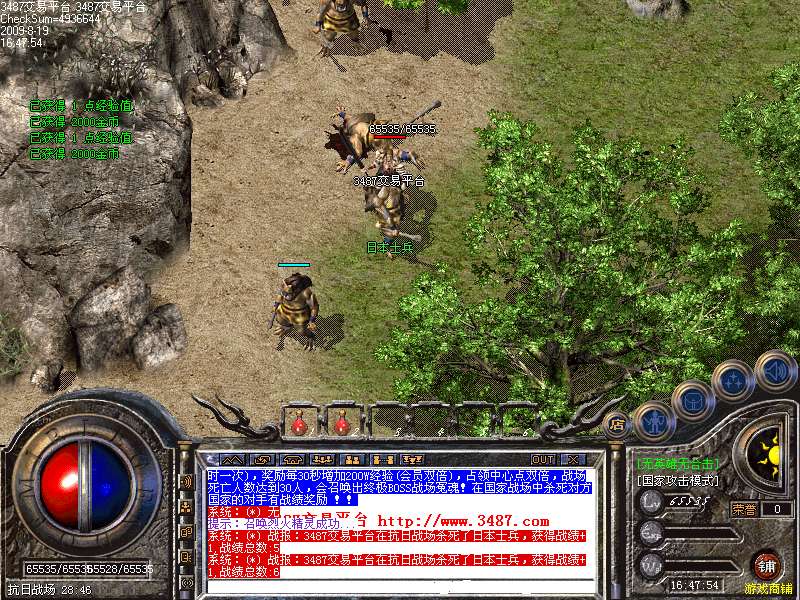This screenshot has width=800, height=600.
Task: Use the second red potion in the belt
Action: [342, 424]
